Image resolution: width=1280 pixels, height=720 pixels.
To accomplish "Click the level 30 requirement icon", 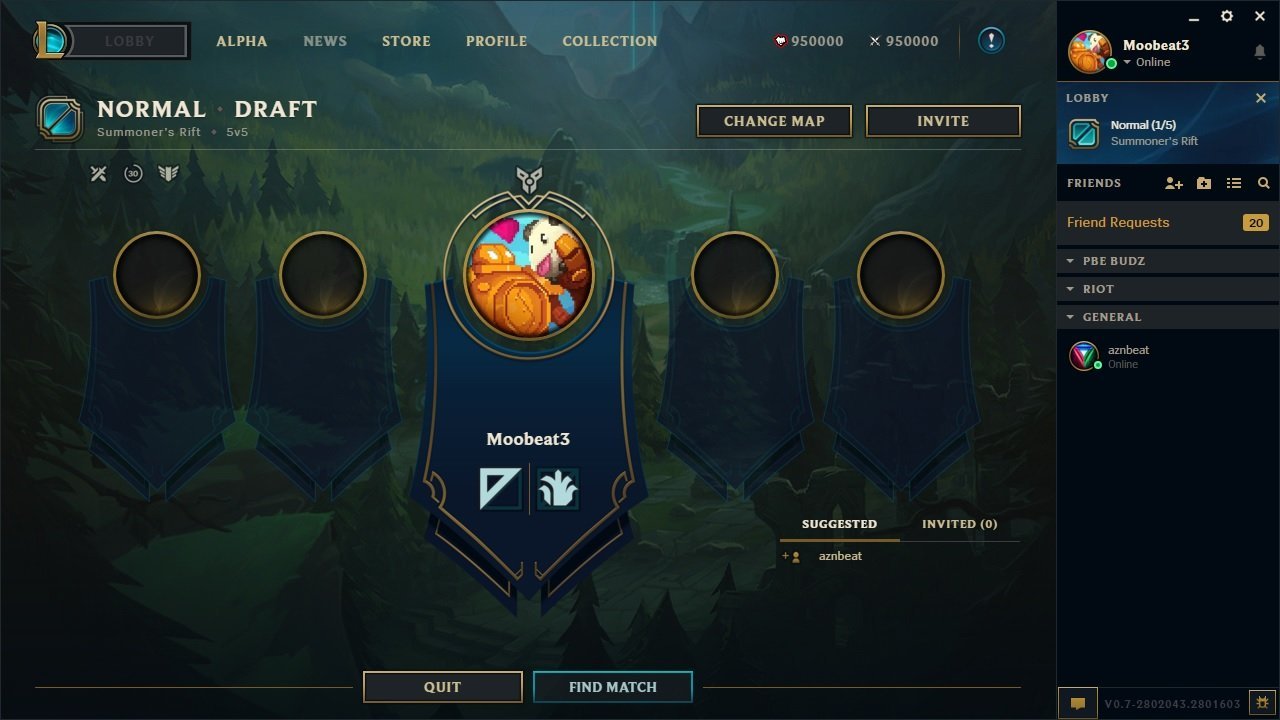I will pyautogui.click(x=133, y=173).
